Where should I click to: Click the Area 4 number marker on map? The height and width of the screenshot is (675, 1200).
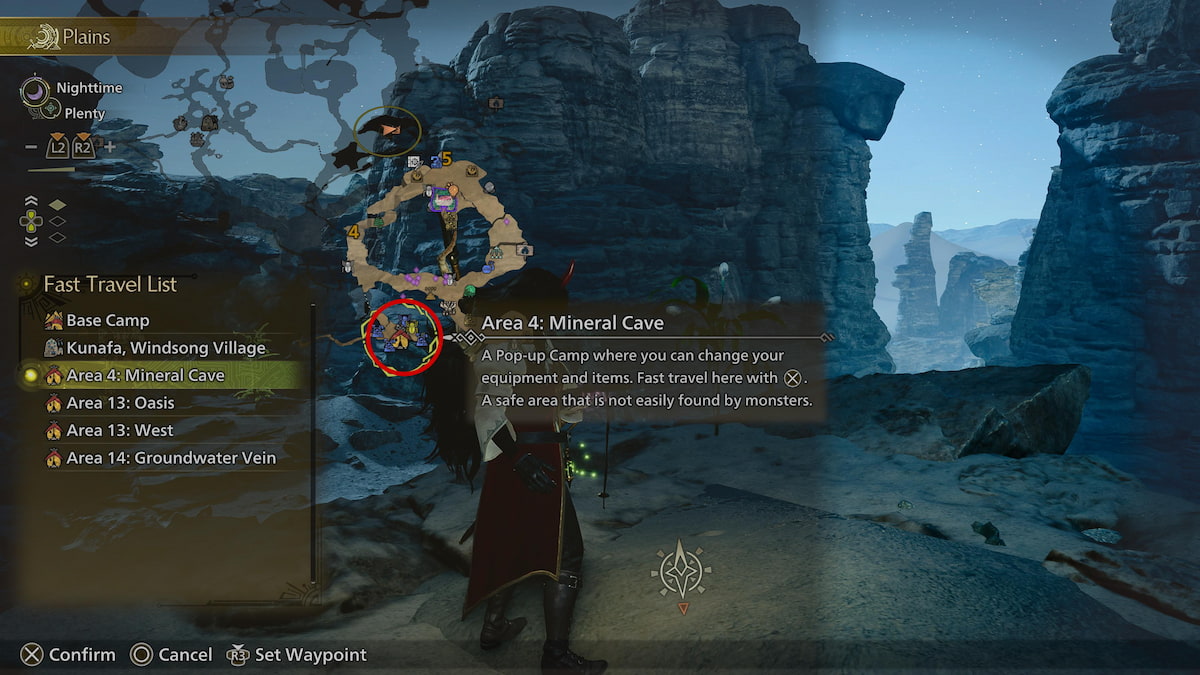pos(353,232)
